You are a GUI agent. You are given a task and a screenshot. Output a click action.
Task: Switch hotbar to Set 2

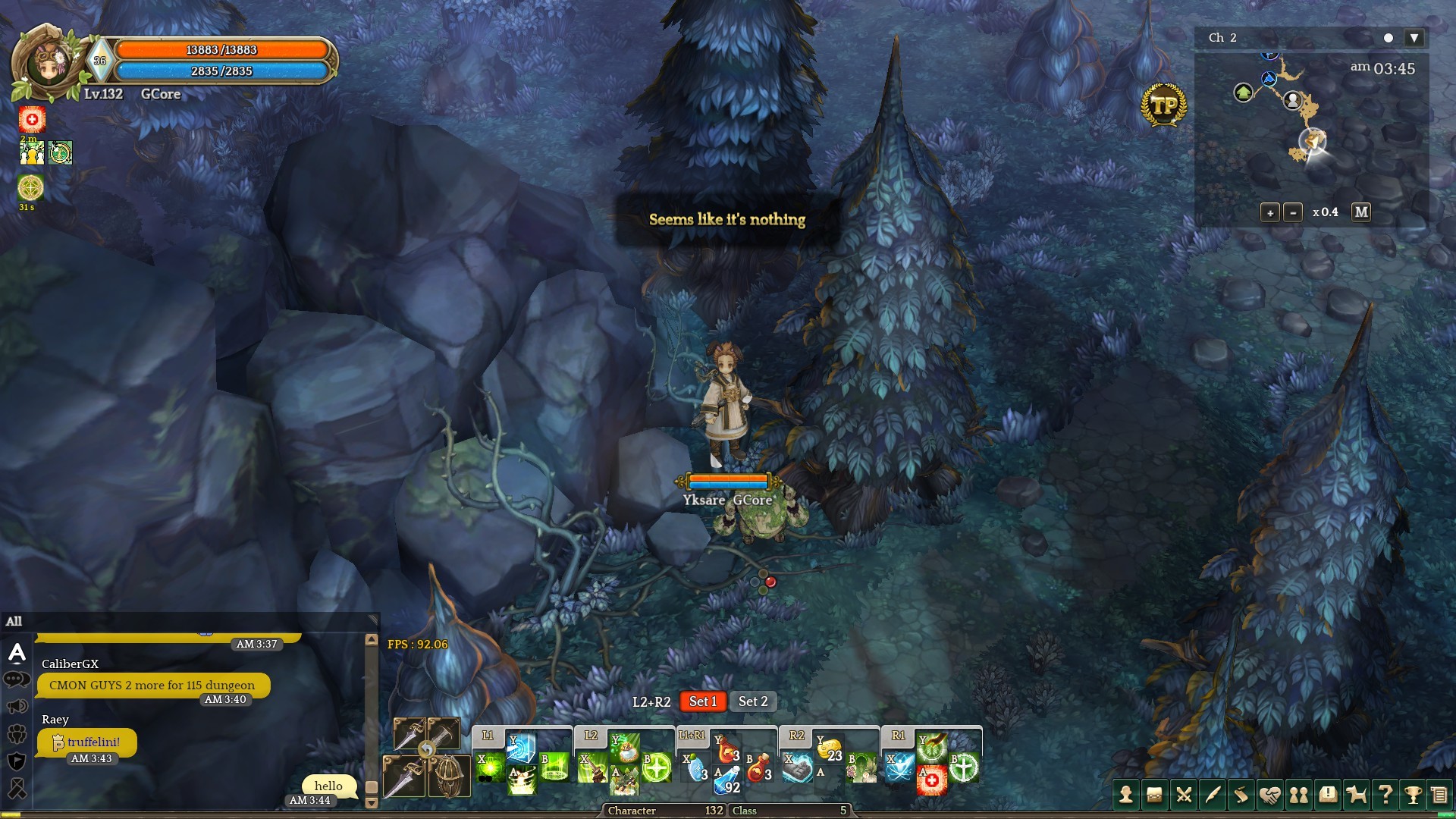753,701
